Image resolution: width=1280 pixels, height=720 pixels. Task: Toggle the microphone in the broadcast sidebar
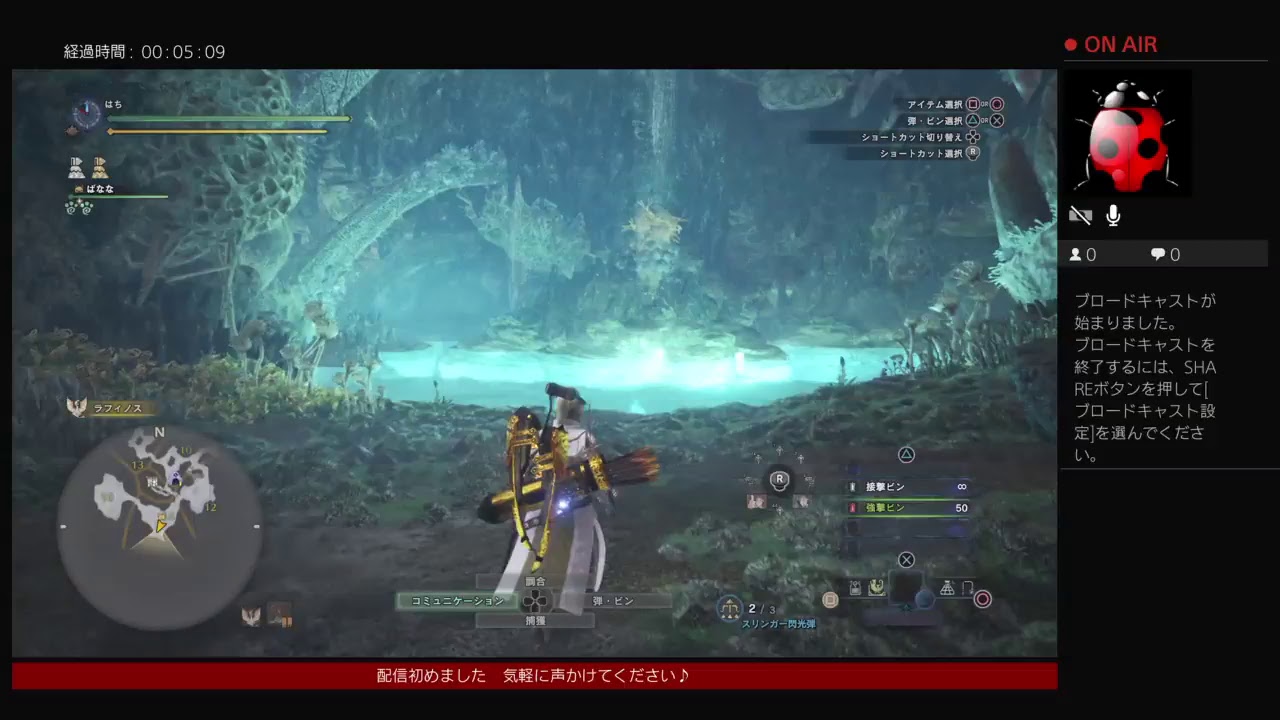pos(1113,214)
